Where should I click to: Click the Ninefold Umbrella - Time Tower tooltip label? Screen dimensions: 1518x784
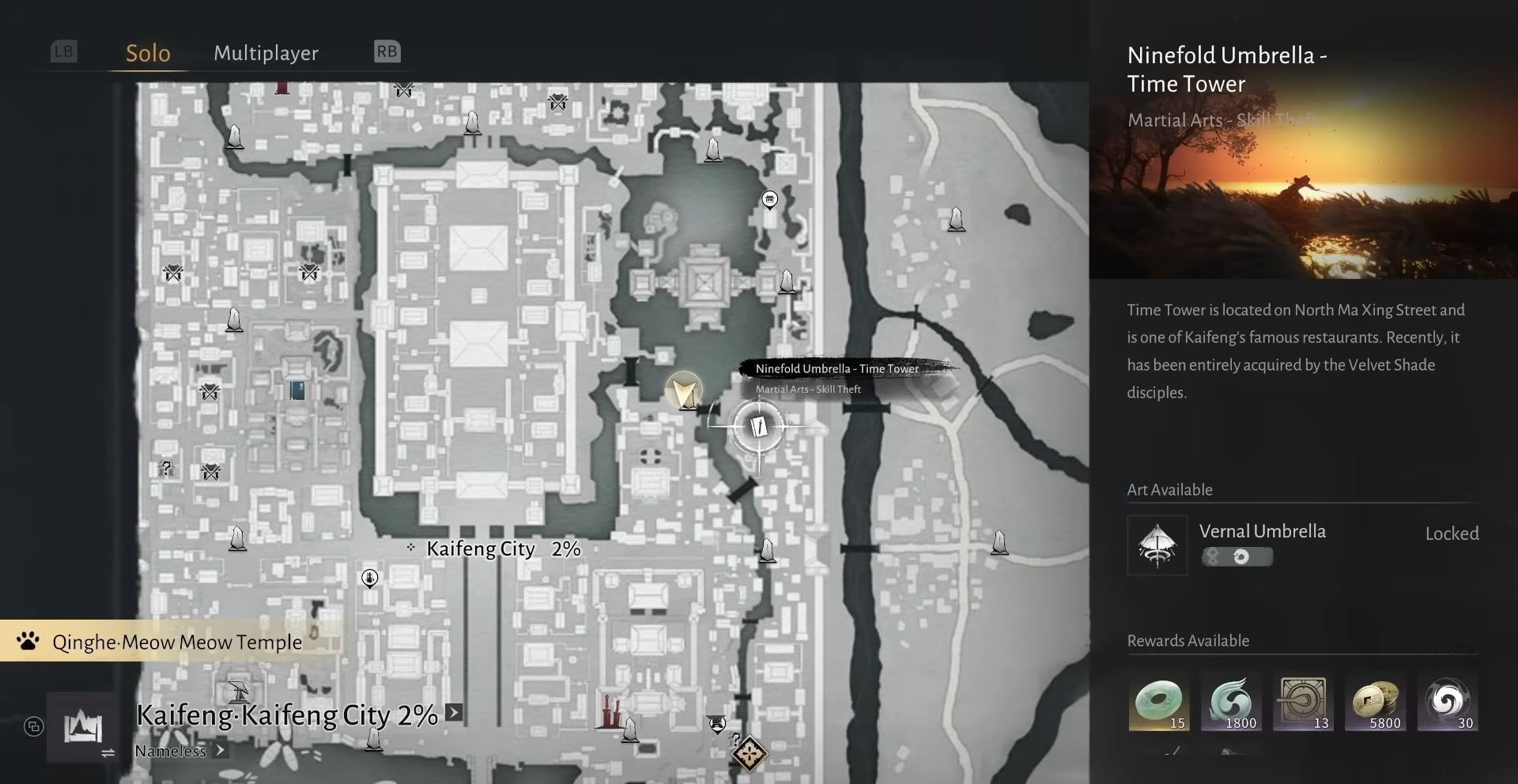pos(836,368)
